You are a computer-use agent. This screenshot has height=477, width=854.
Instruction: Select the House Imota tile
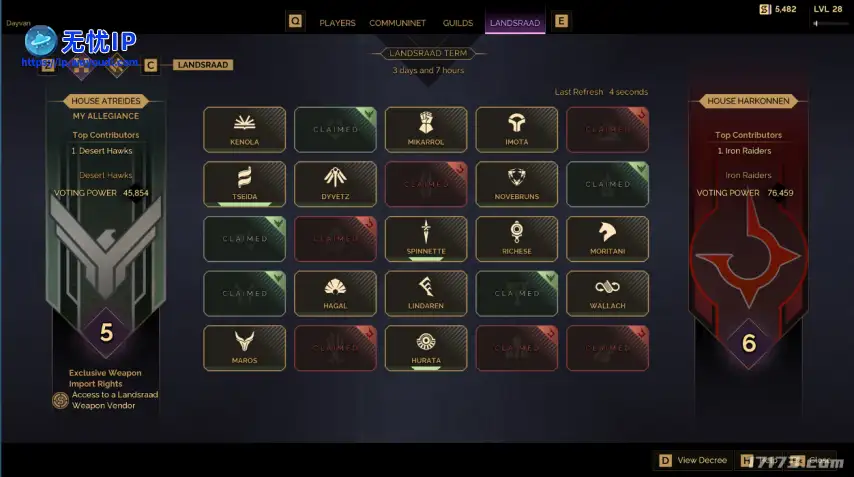[517, 130]
